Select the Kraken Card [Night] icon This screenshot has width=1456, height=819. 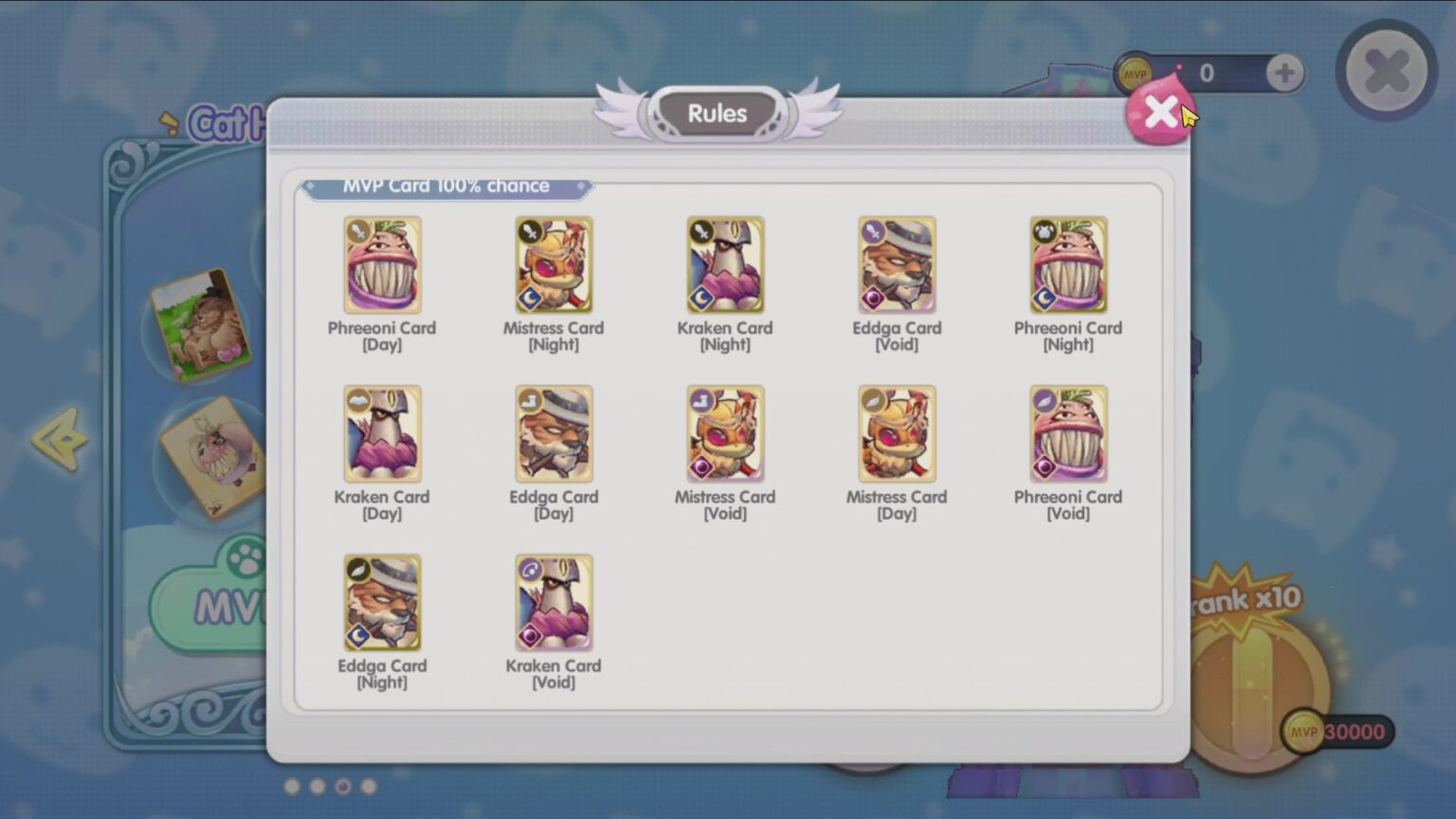click(x=724, y=264)
